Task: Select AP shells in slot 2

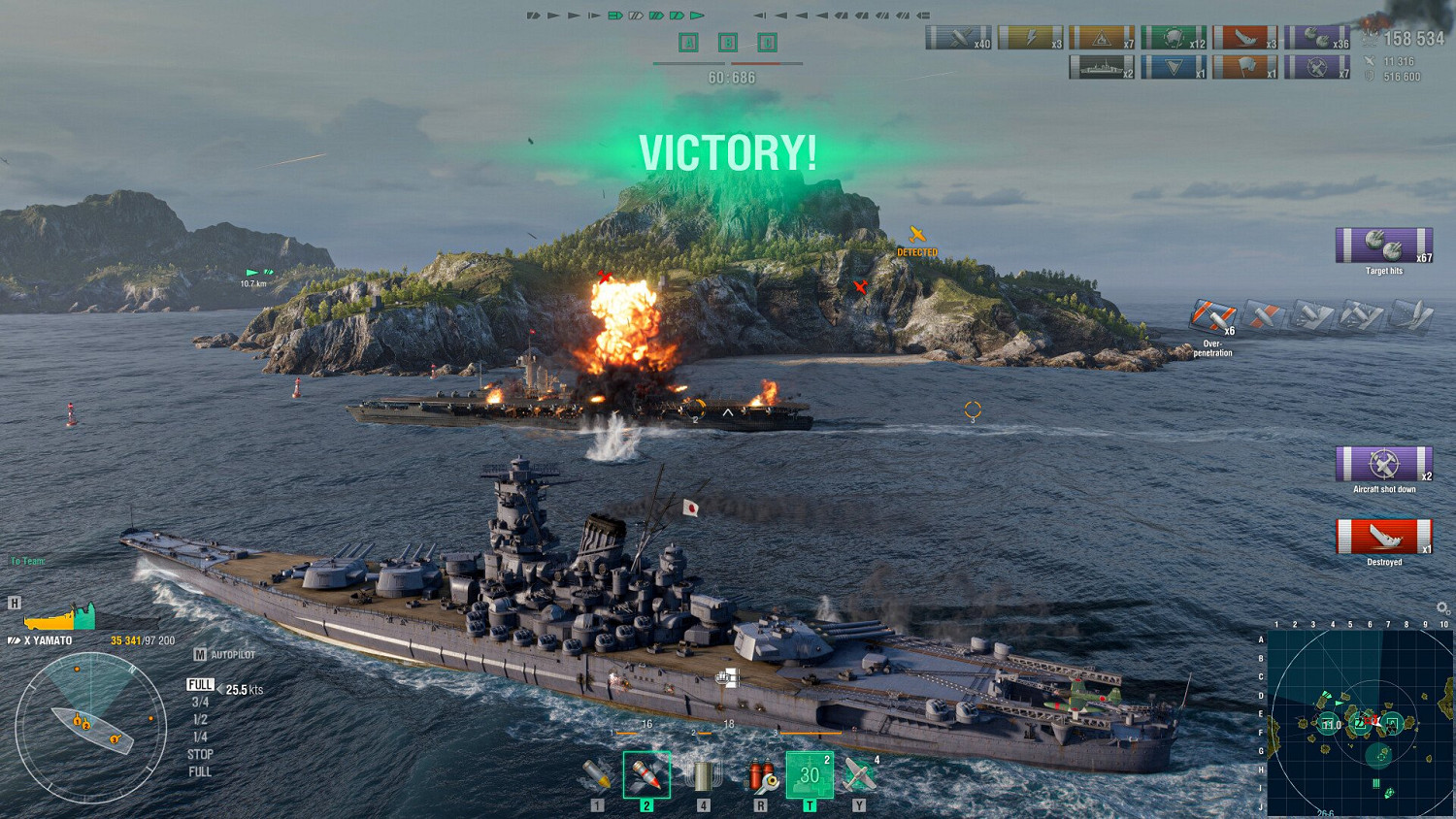Action: point(647,773)
